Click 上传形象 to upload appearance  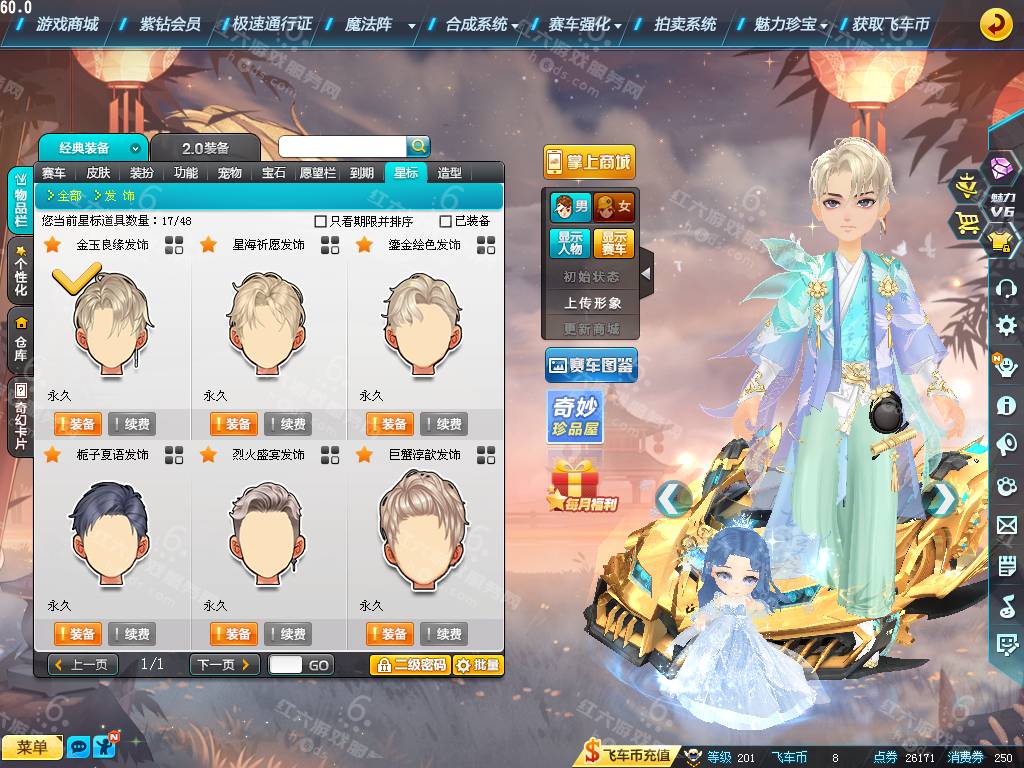[592, 302]
